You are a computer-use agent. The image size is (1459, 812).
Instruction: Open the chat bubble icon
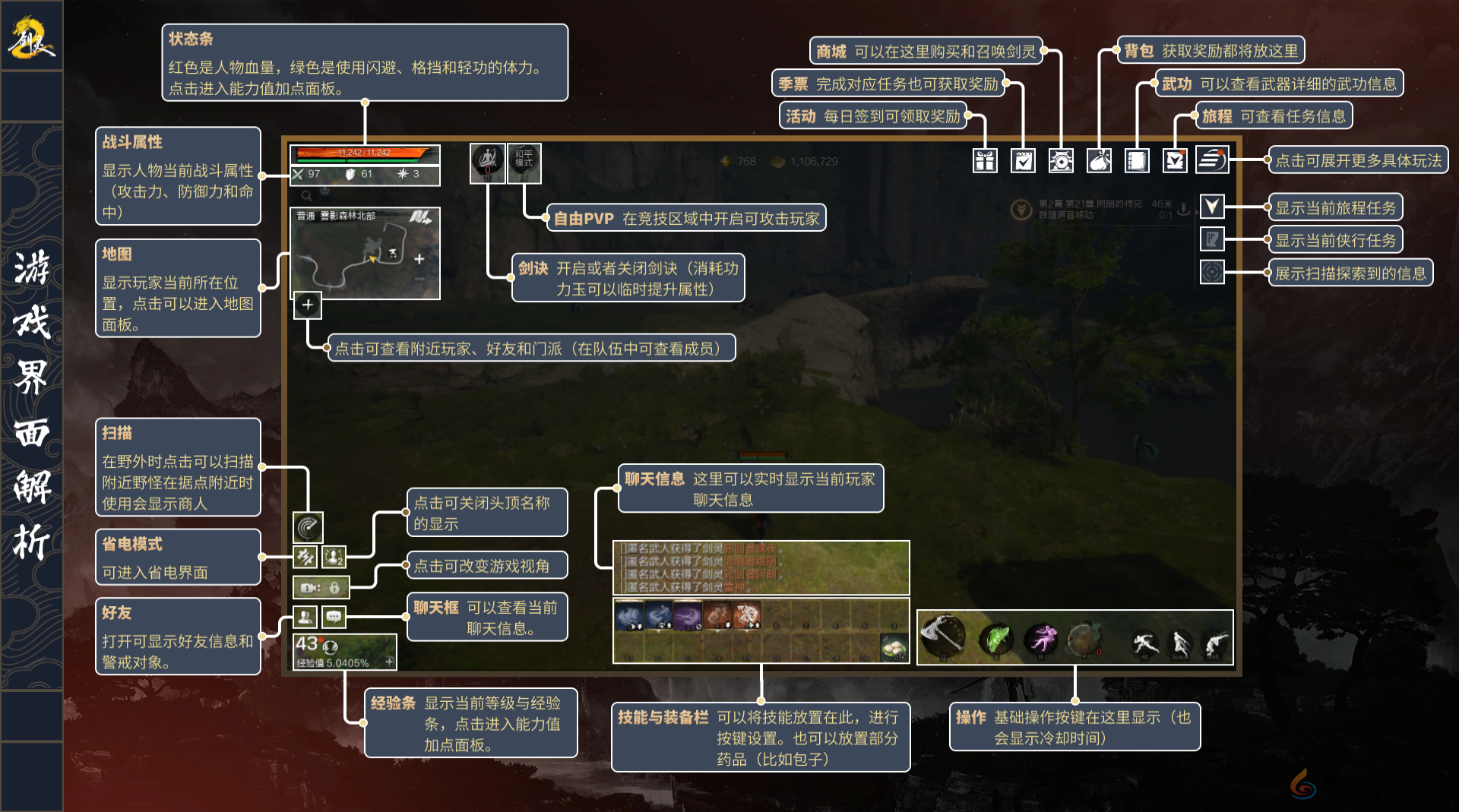[x=334, y=617]
